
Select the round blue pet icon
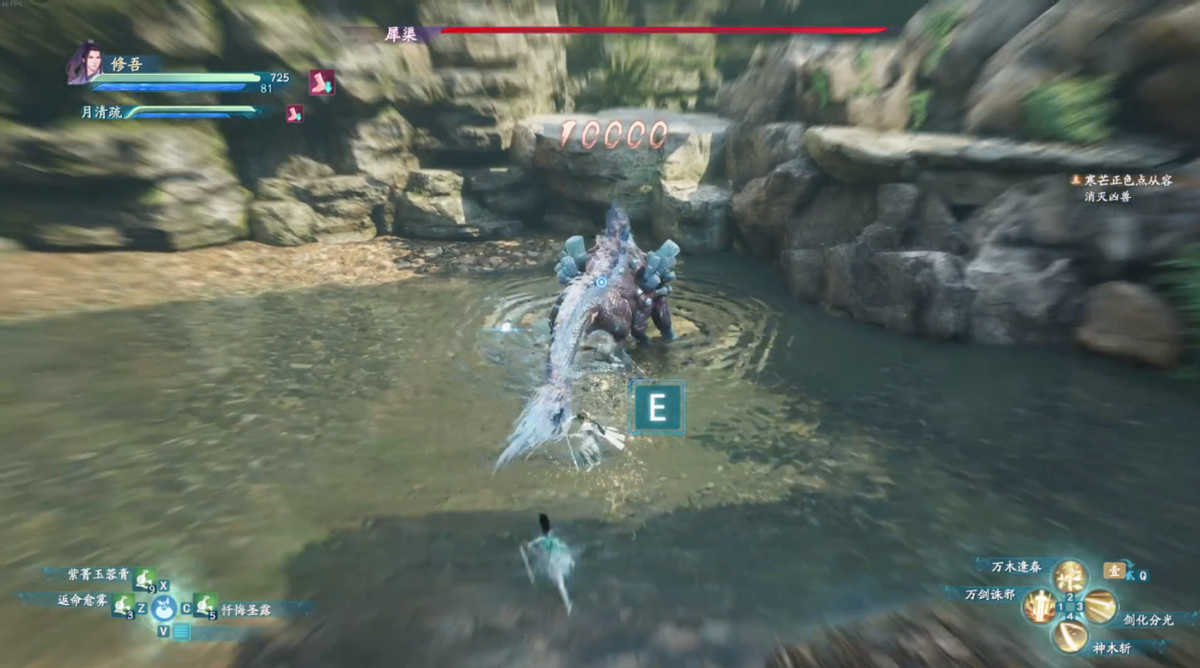164,607
